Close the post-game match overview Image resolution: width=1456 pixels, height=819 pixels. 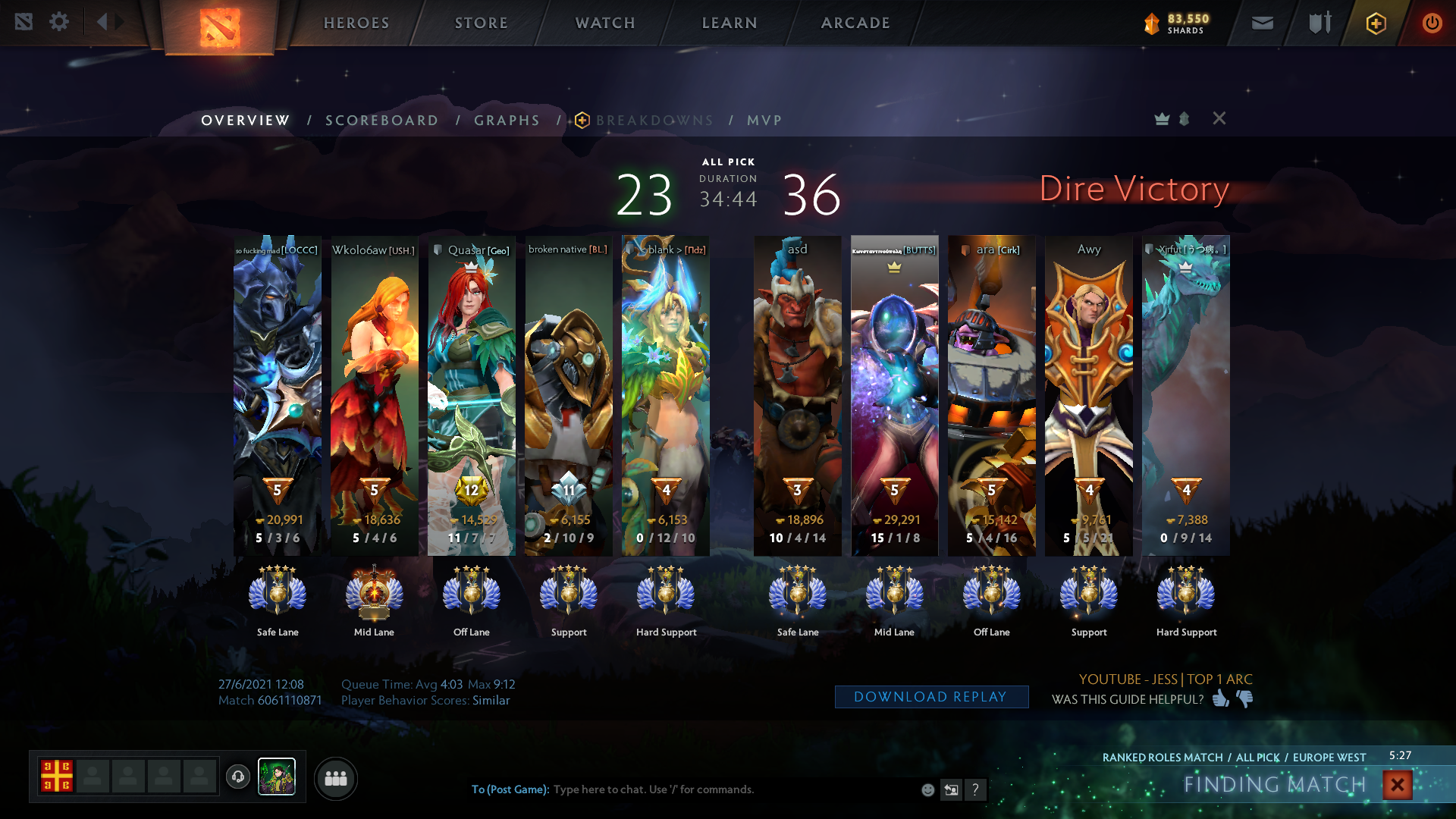[x=1219, y=118]
